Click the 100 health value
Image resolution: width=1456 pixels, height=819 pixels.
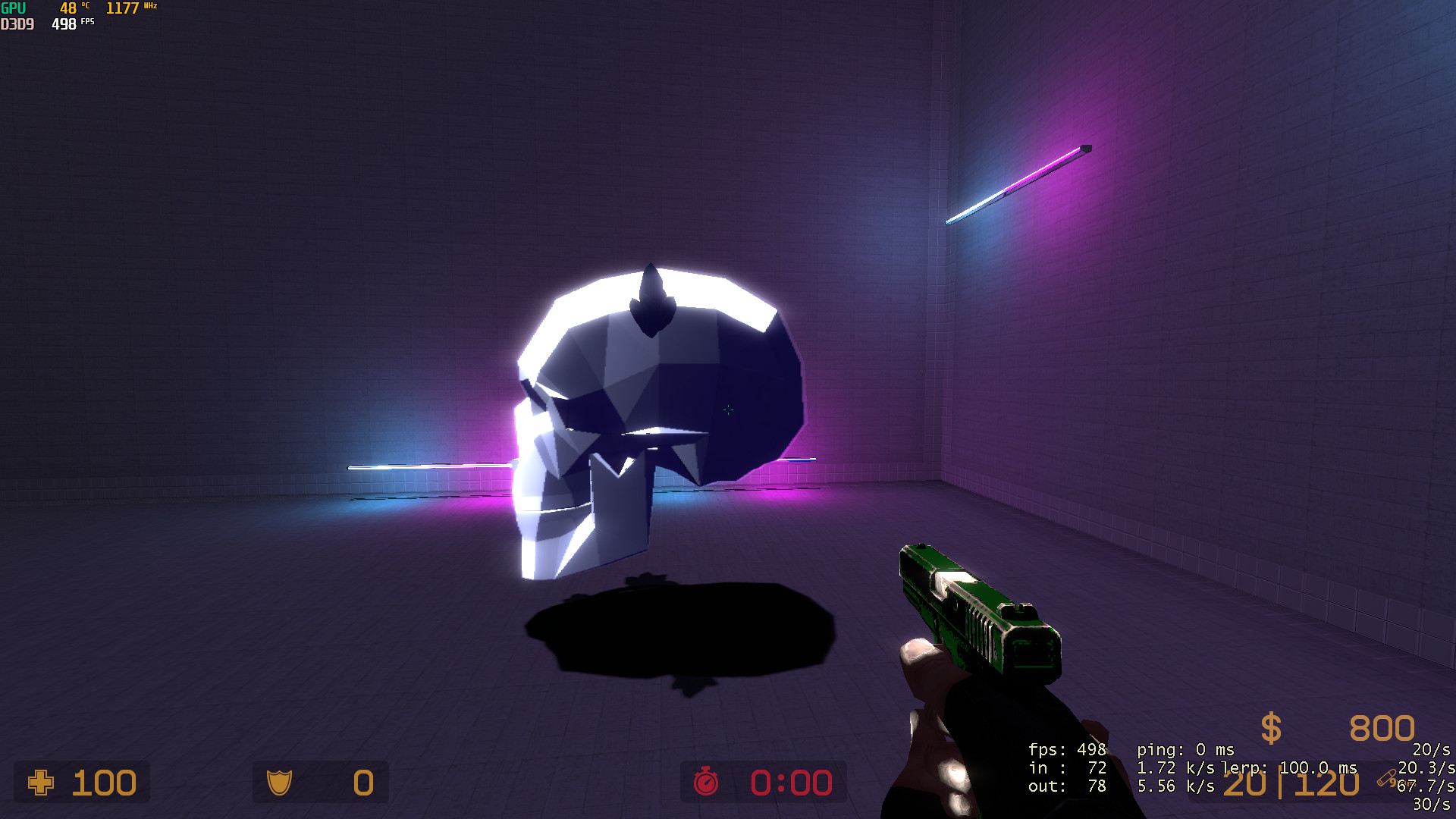pos(104,782)
